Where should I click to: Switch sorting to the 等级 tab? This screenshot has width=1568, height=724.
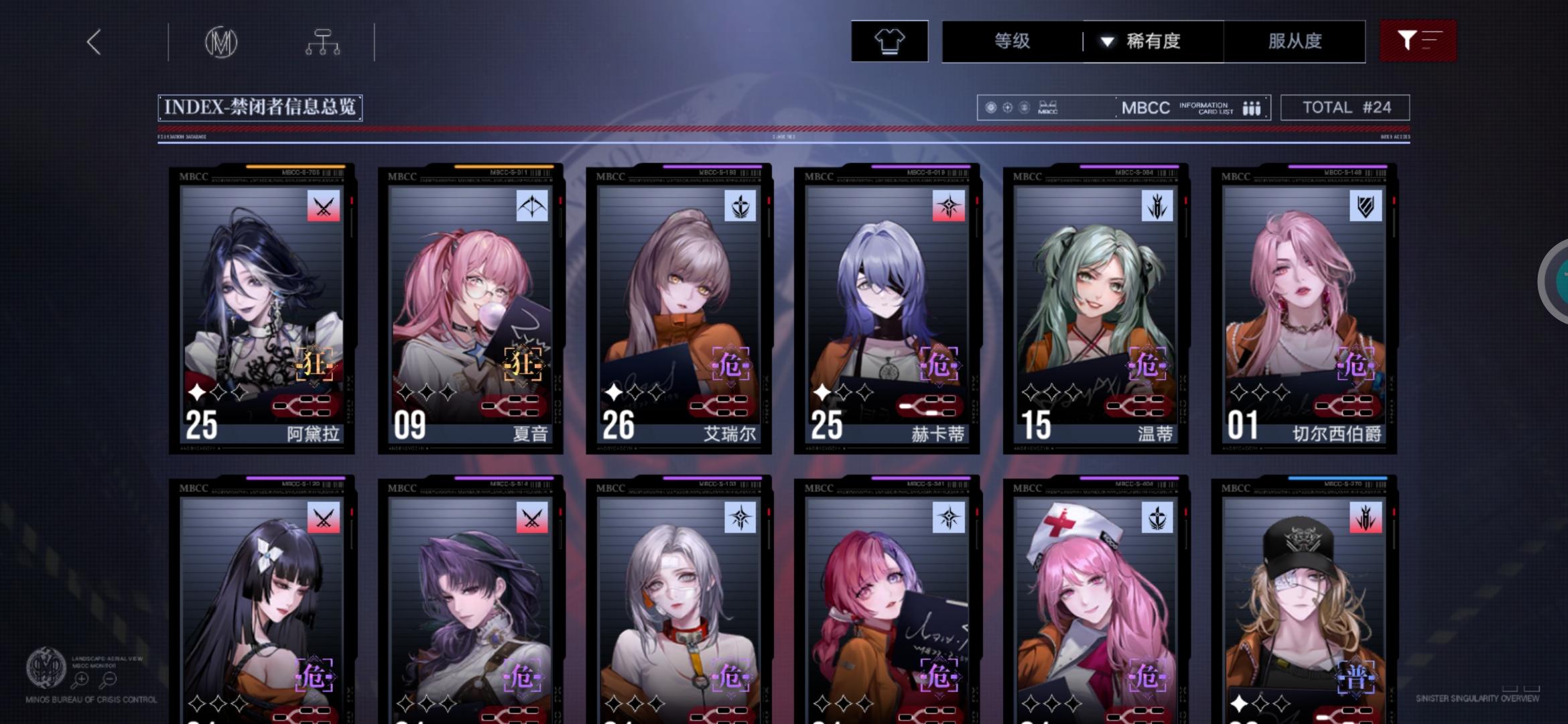(x=1011, y=41)
